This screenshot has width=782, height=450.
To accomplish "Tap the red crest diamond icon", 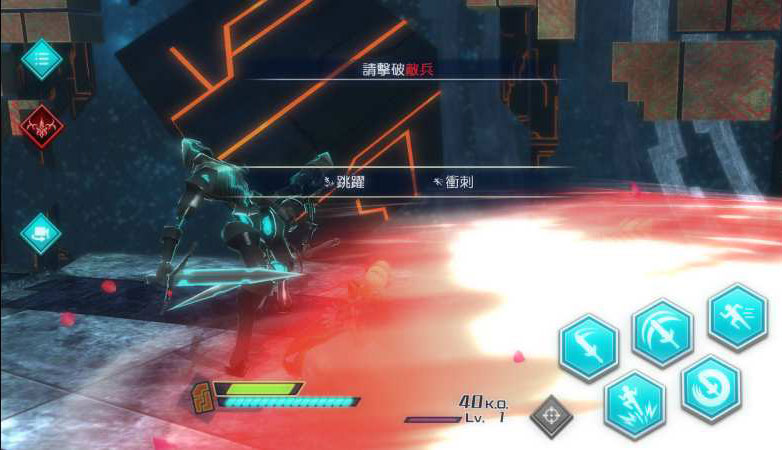I will [x=42, y=127].
